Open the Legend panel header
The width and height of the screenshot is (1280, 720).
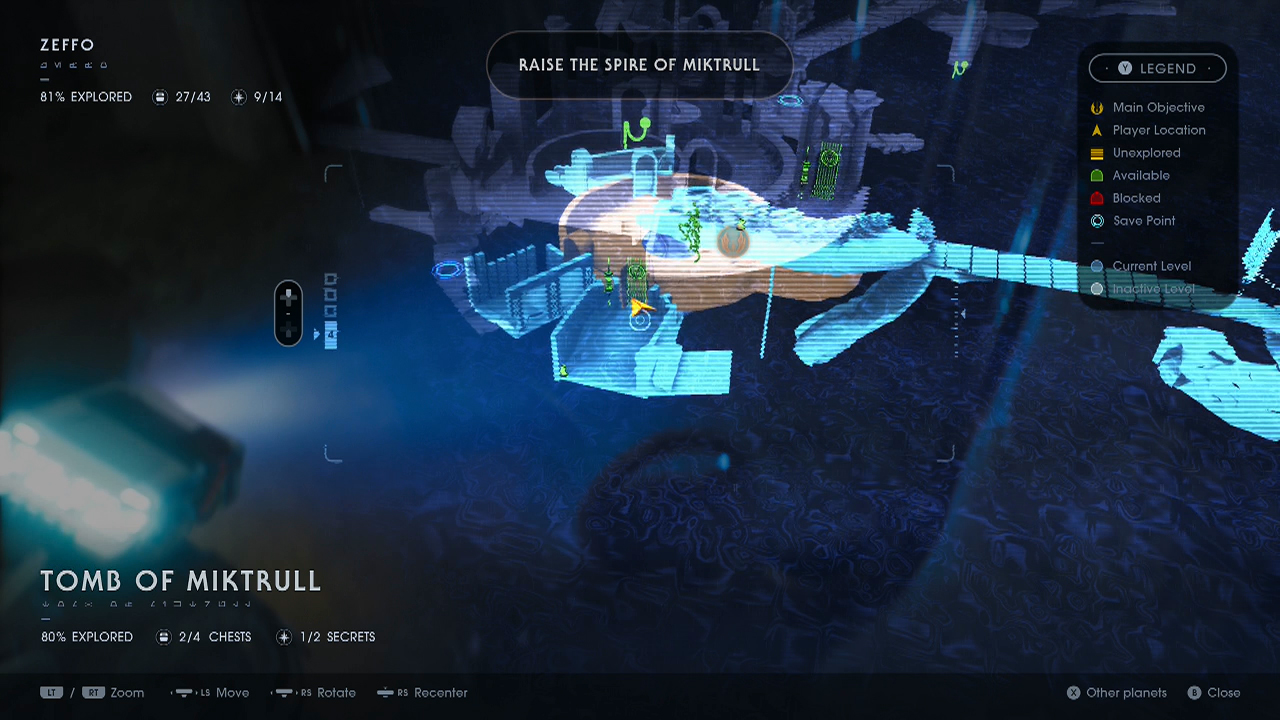point(1157,68)
